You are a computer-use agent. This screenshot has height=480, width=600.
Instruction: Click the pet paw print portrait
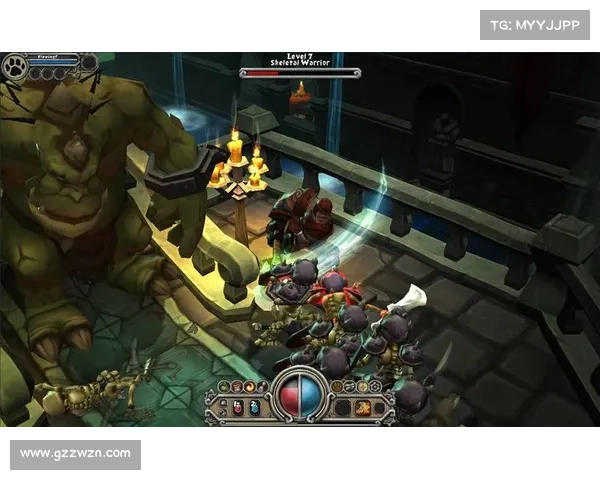[x=14, y=67]
